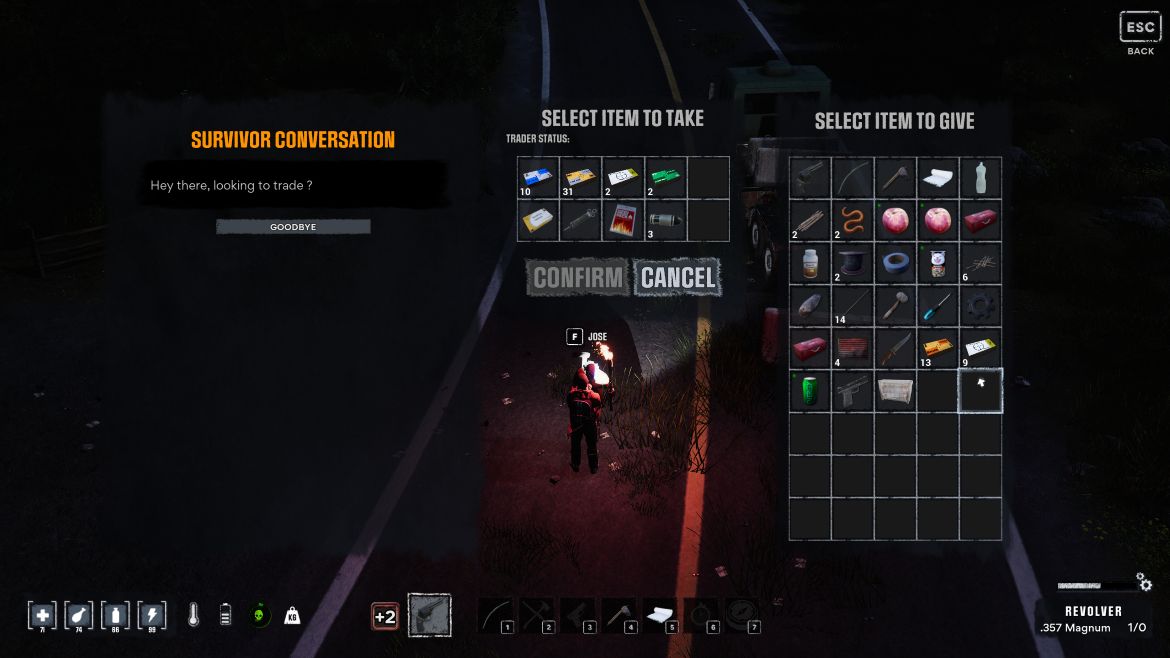The image size is (1170, 658).
Task: Offer the water bottle for trade
Action: [x=980, y=177]
